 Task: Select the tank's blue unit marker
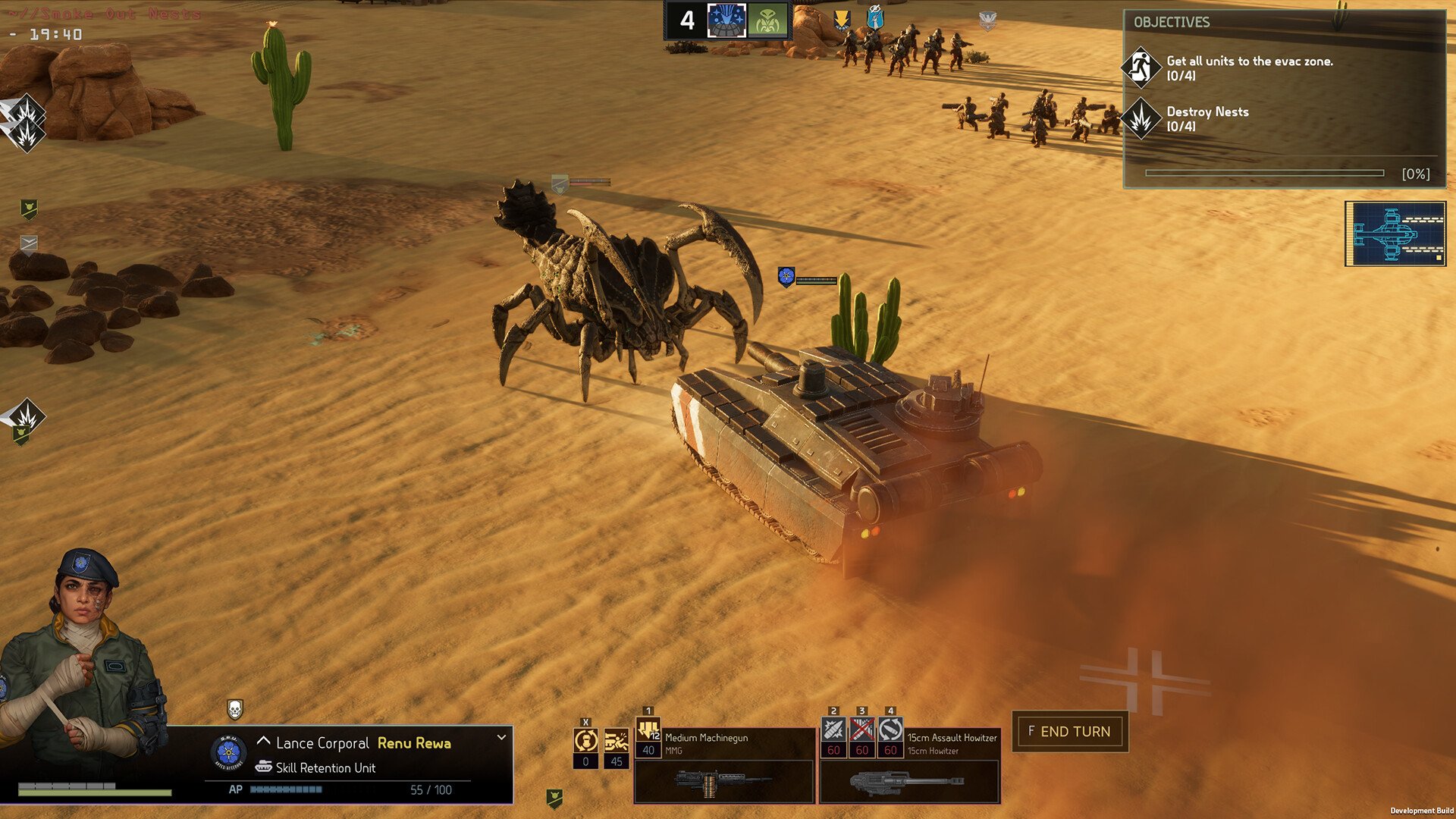click(x=786, y=277)
